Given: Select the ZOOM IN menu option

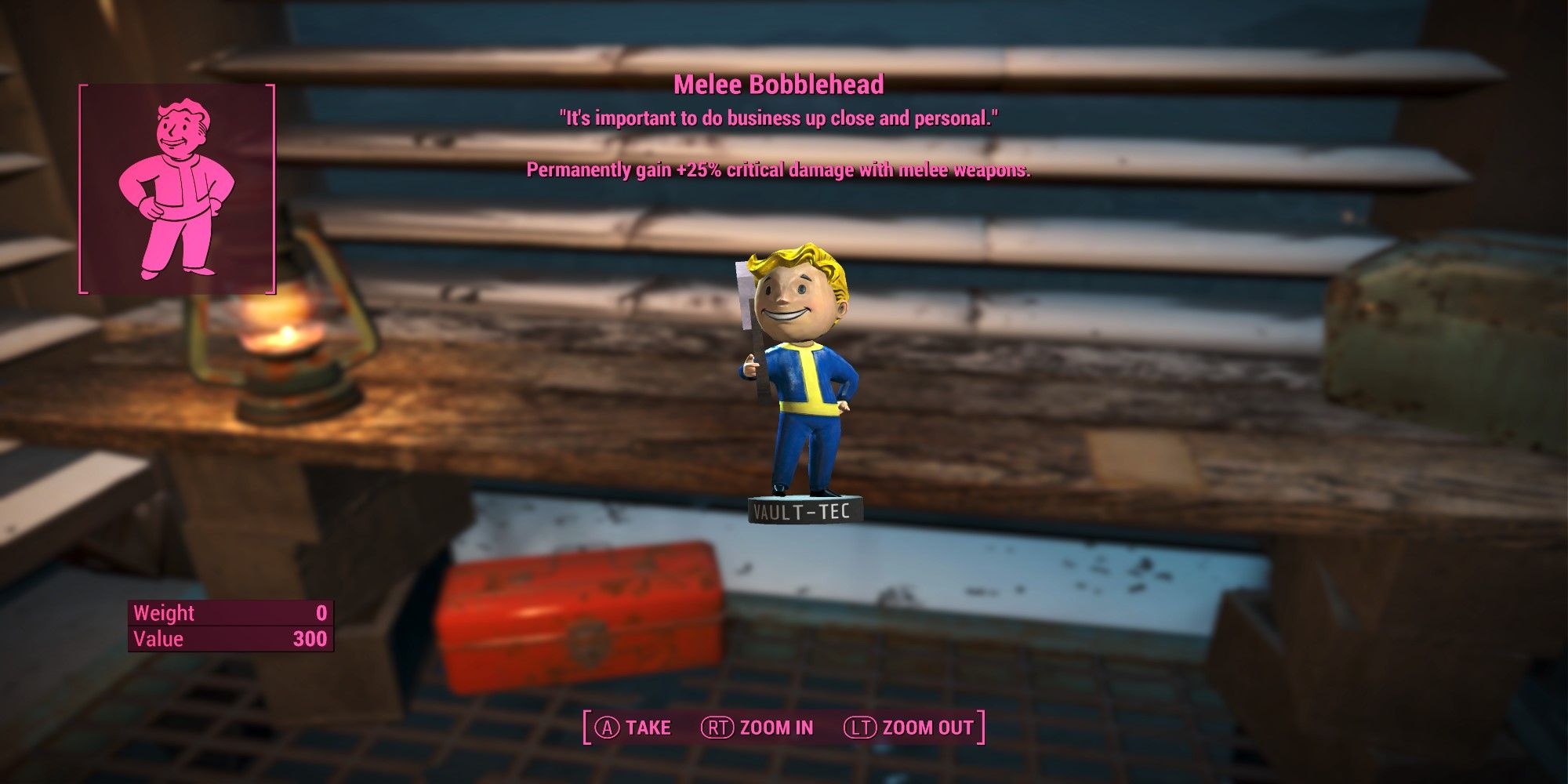Looking at the screenshot, I should pyautogui.click(x=776, y=727).
